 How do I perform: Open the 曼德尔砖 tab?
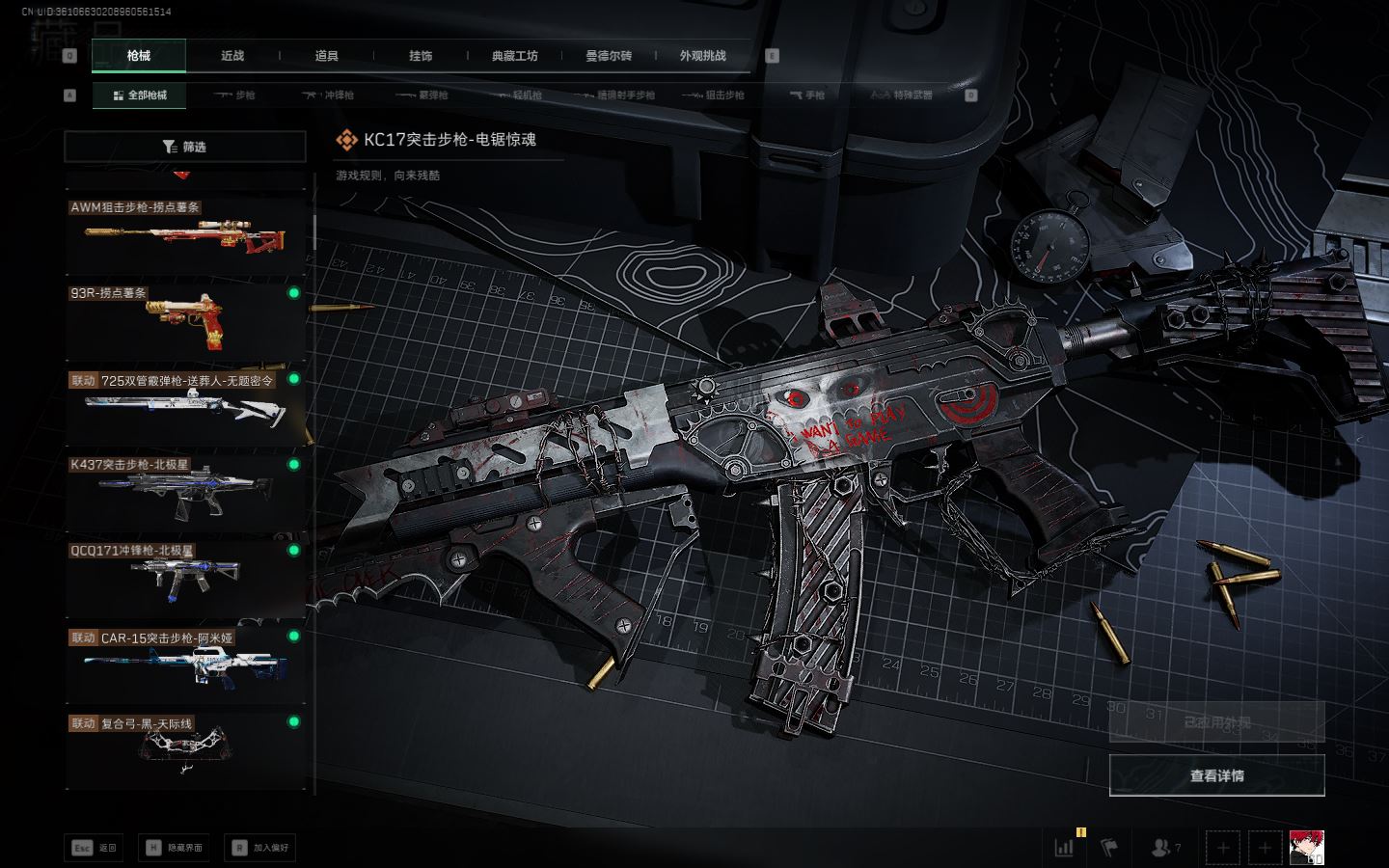(609, 56)
